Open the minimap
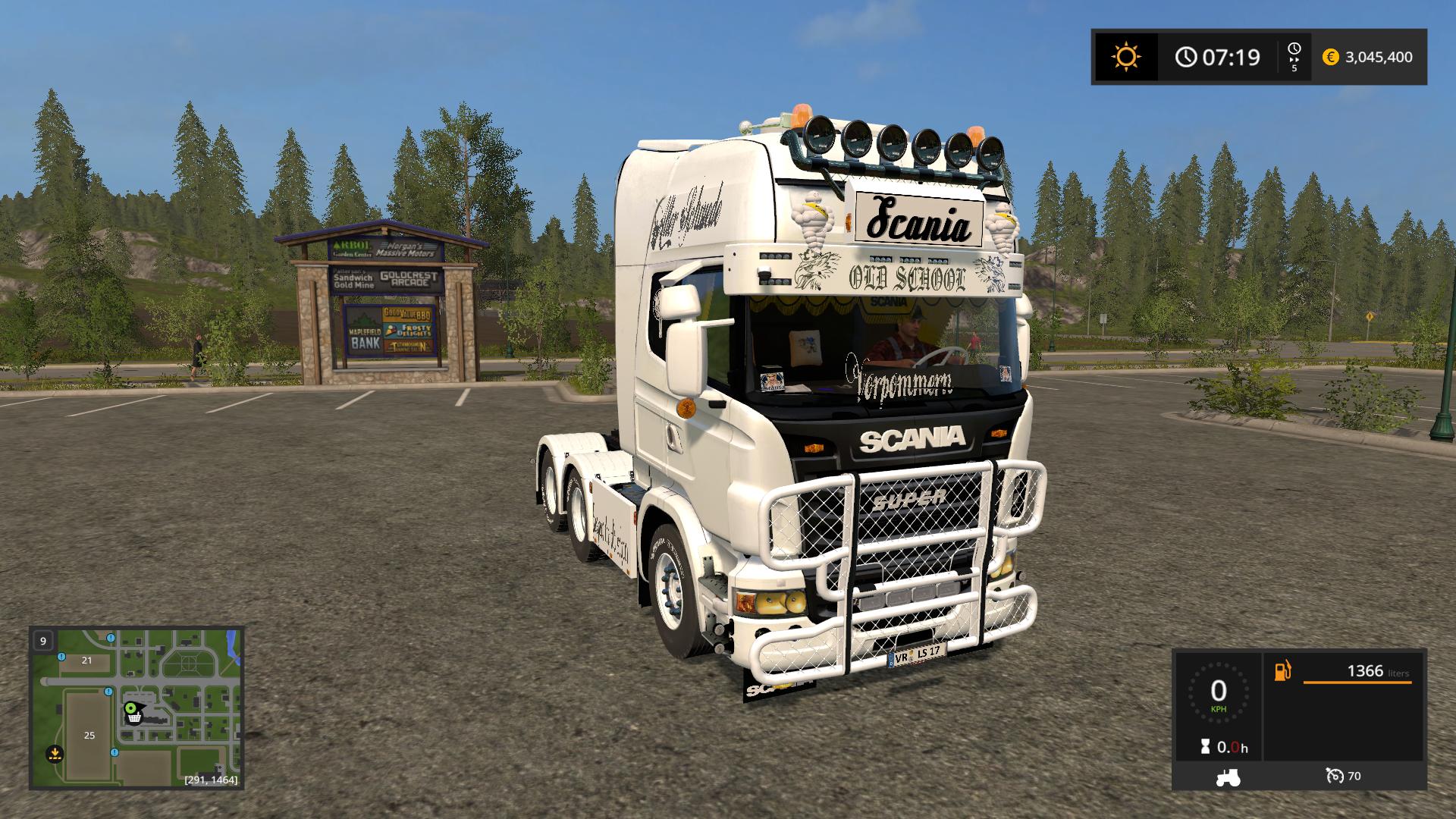The height and width of the screenshot is (819, 1456). pos(136,707)
